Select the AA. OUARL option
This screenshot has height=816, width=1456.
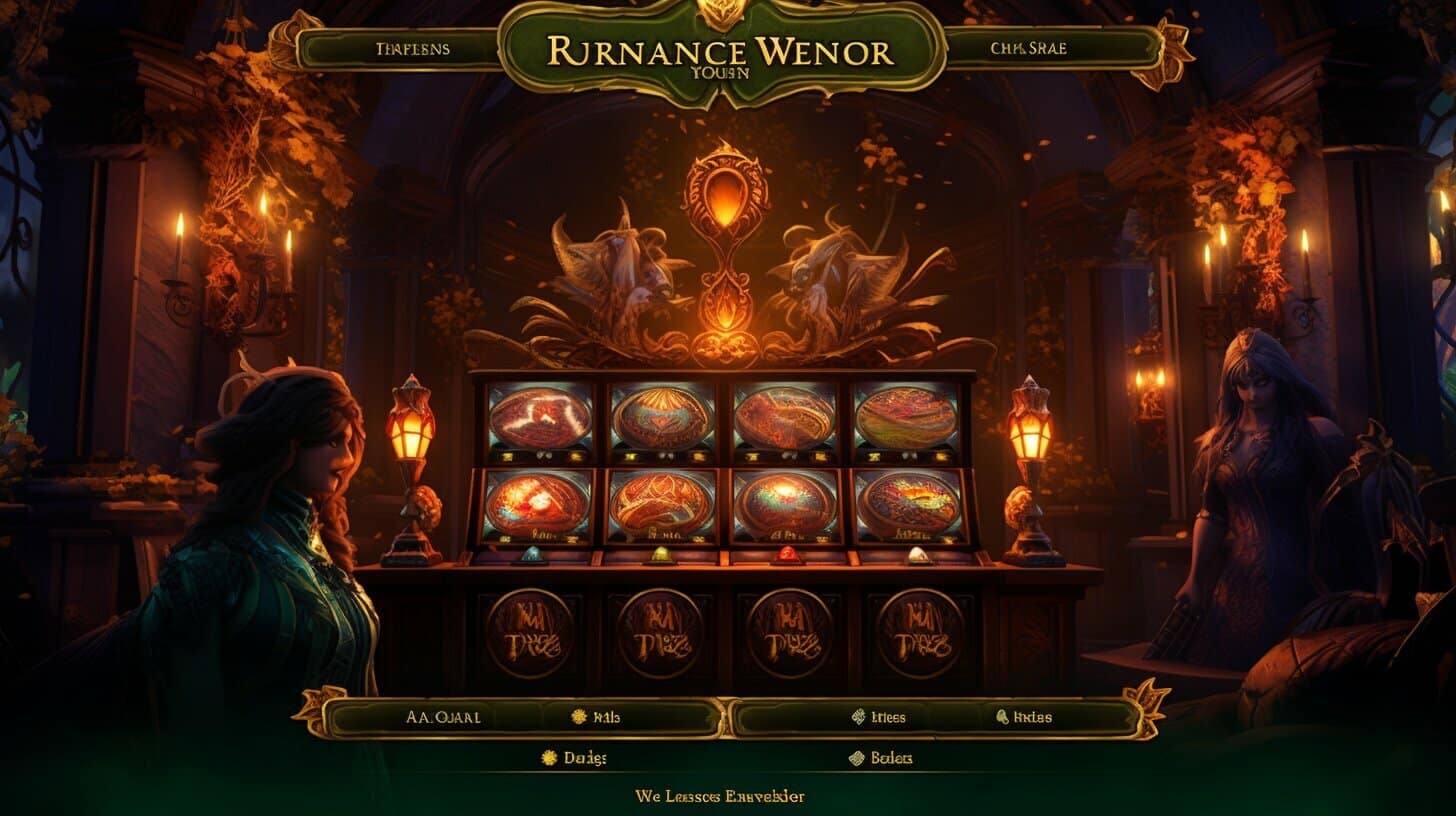pyautogui.click(x=444, y=717)
